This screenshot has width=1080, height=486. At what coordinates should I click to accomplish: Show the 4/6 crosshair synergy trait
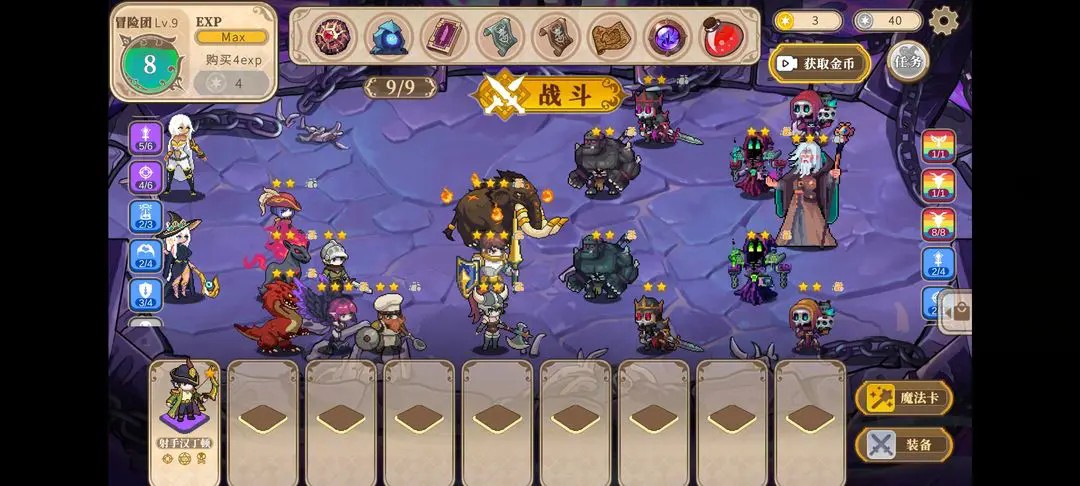145,178
